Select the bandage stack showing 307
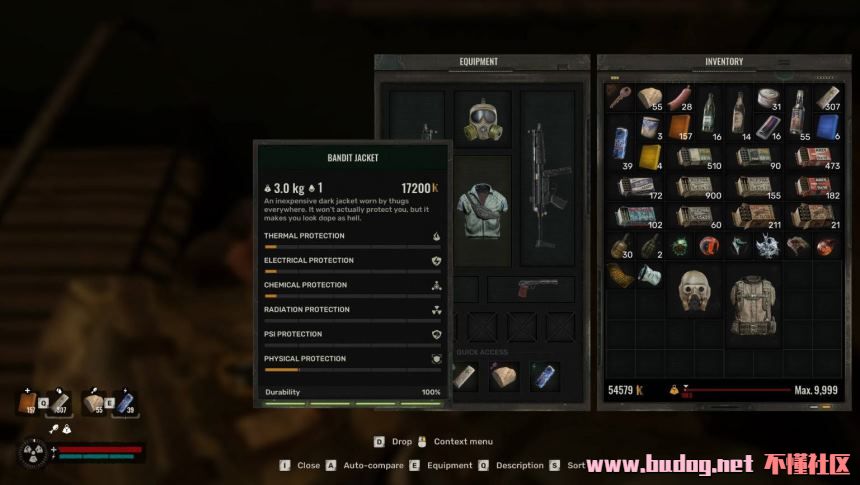860x485 pixels. coord(826,98)
